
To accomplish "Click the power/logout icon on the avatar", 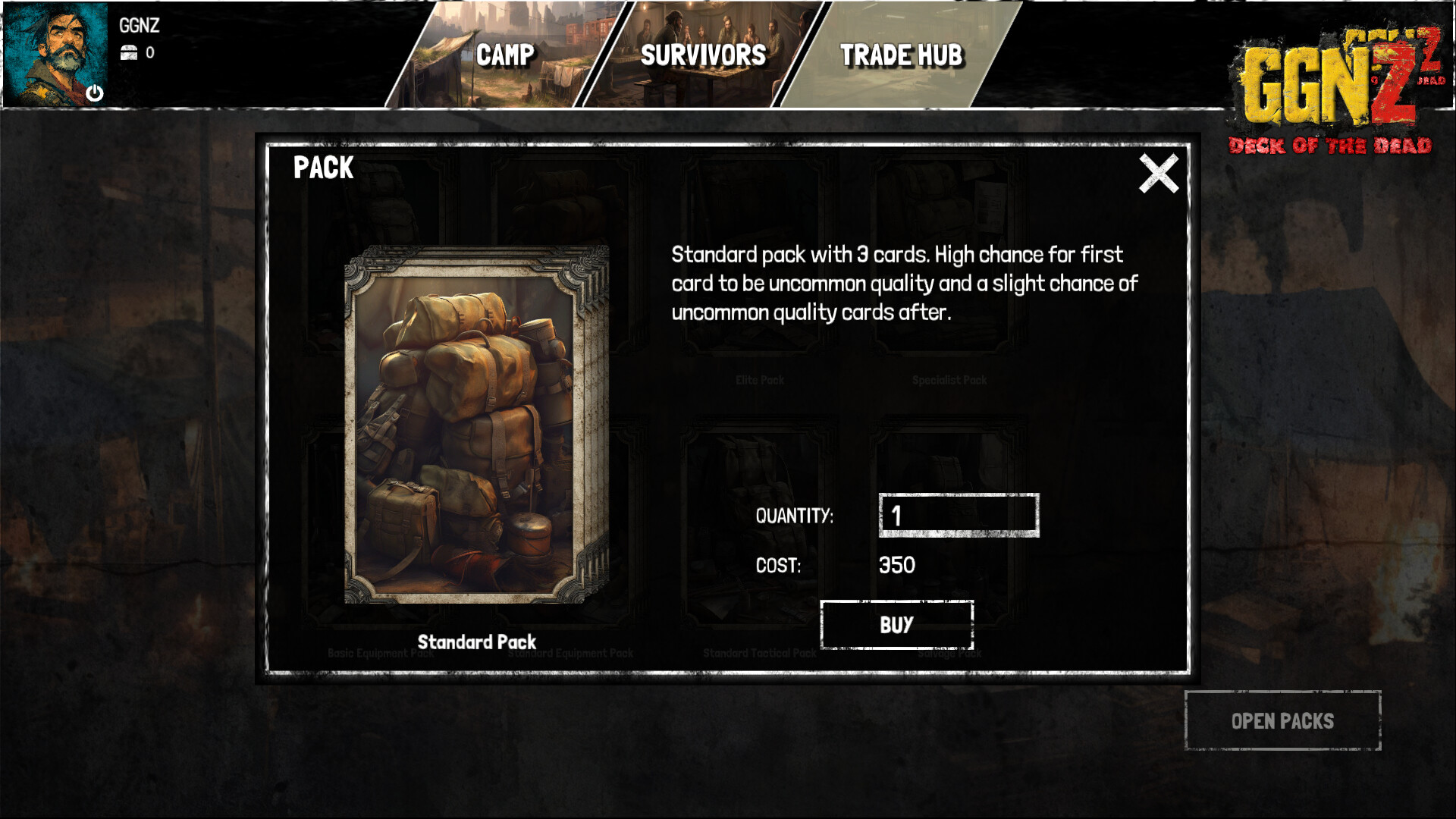I will (x=96, y=94).
